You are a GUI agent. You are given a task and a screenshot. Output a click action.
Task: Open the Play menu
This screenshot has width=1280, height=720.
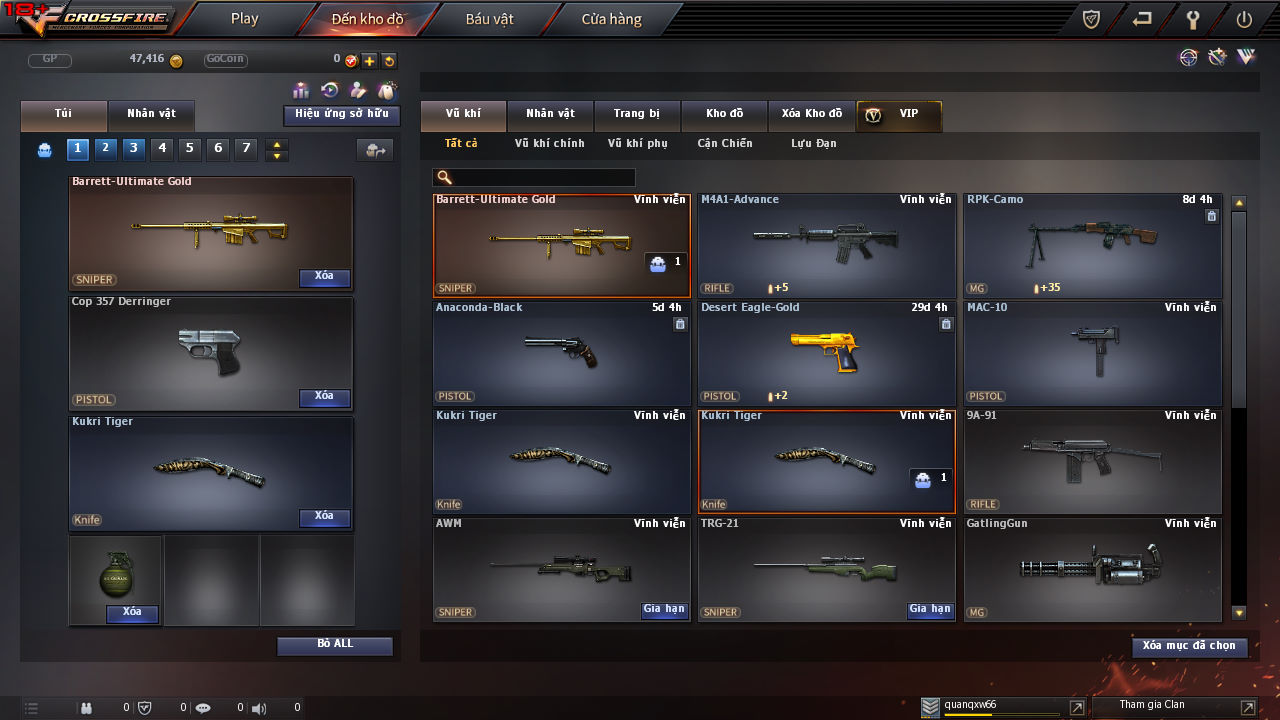click(x=244, y=19)
